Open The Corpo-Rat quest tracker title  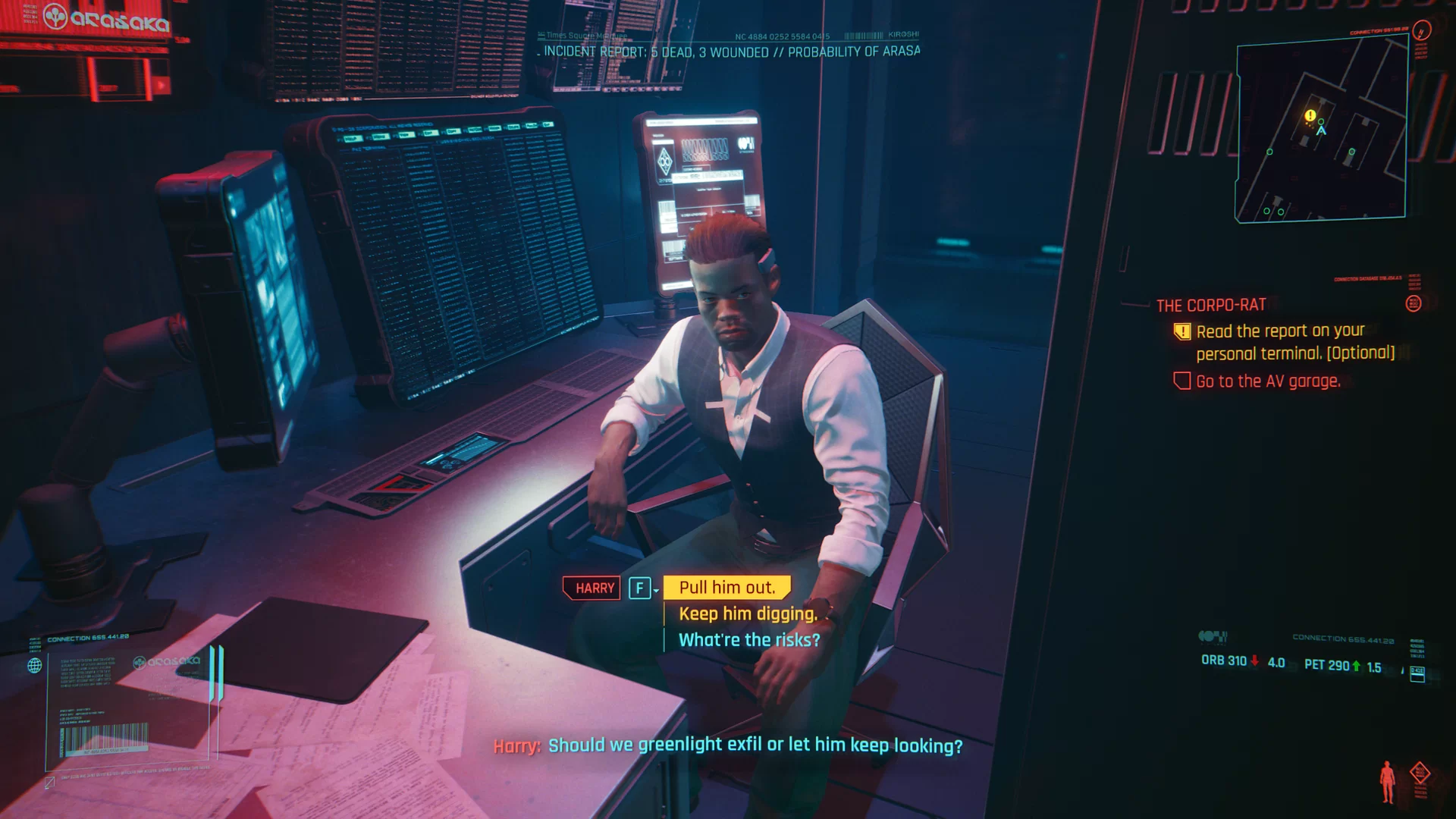click(1211, 306)
